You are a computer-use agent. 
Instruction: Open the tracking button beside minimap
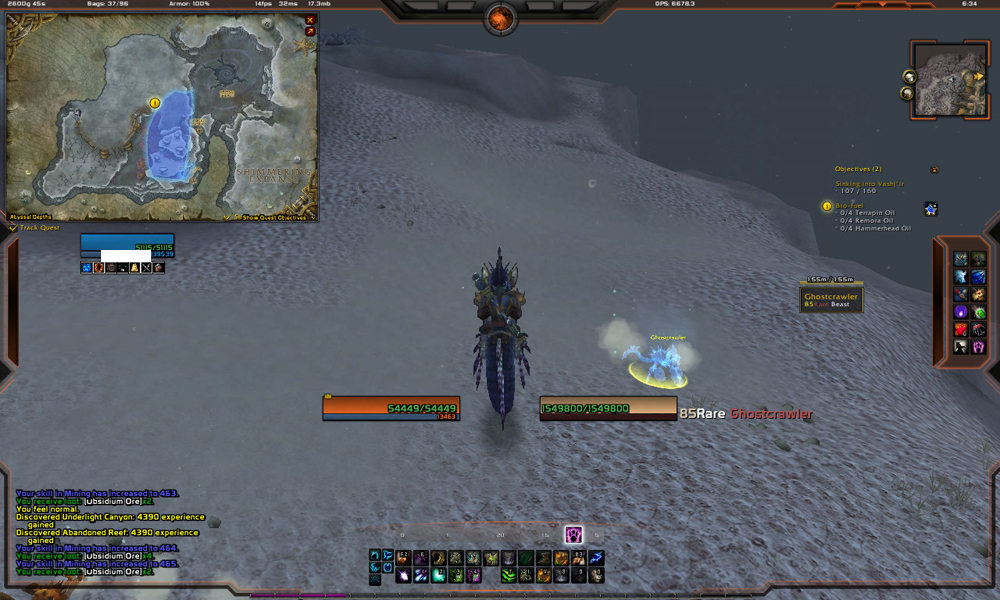(x=908, y=76)
